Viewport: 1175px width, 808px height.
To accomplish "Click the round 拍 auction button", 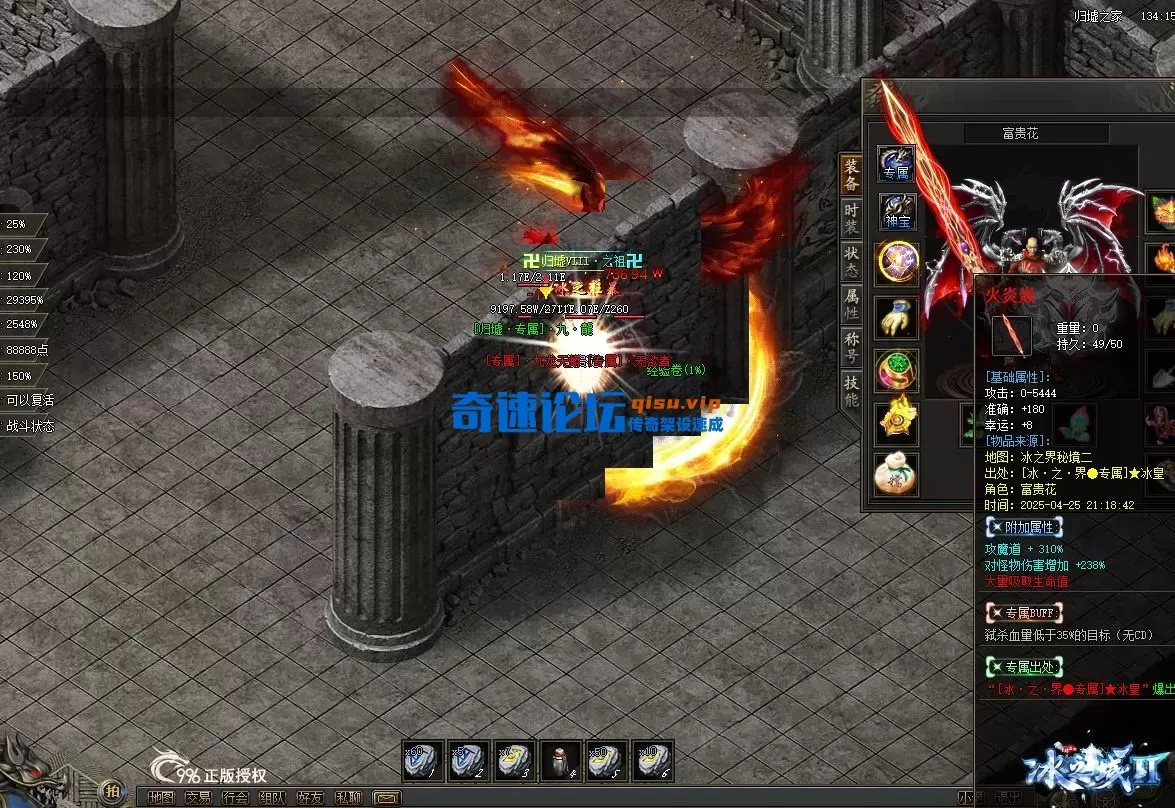I will coord(113,789).
